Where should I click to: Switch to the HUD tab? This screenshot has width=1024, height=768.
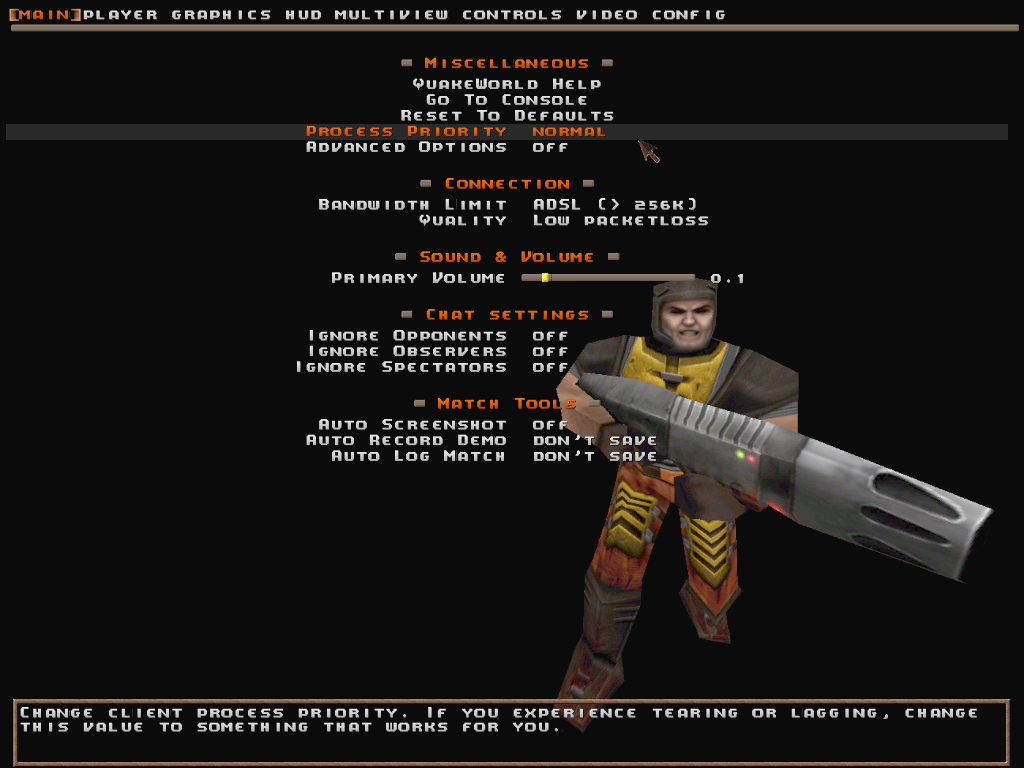(303, 15)
